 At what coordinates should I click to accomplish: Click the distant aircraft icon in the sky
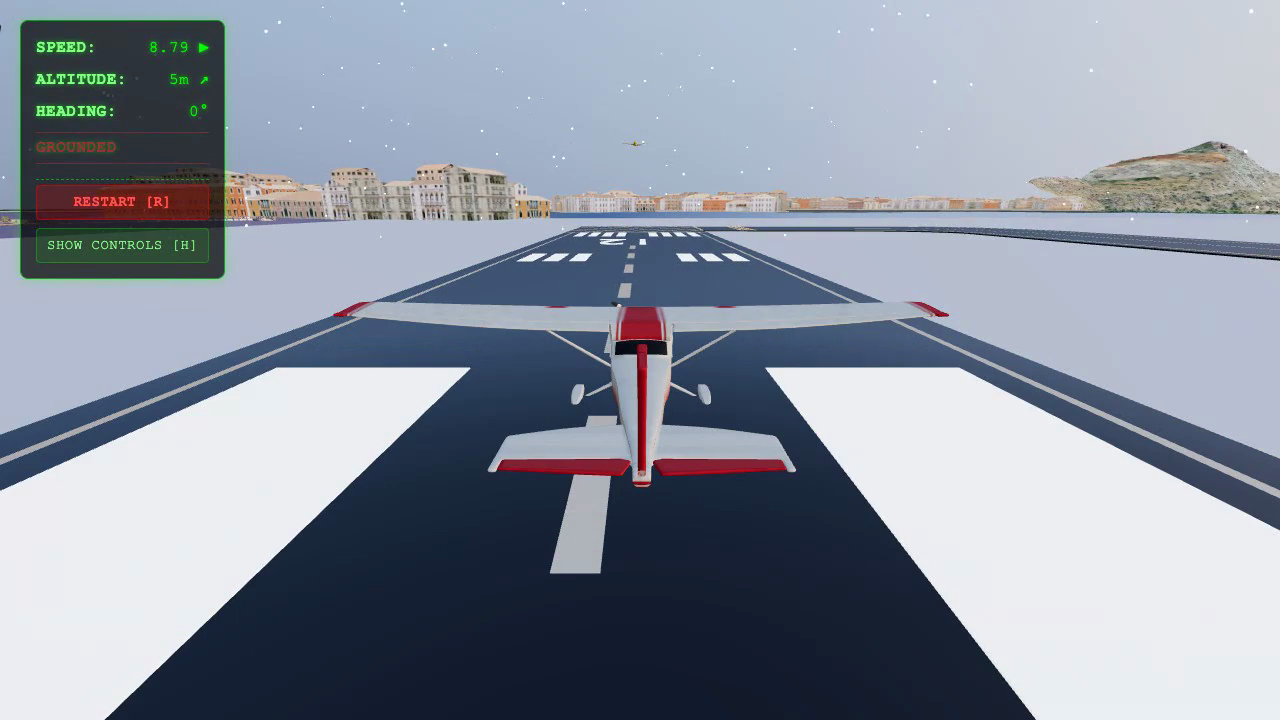[634, 141]
